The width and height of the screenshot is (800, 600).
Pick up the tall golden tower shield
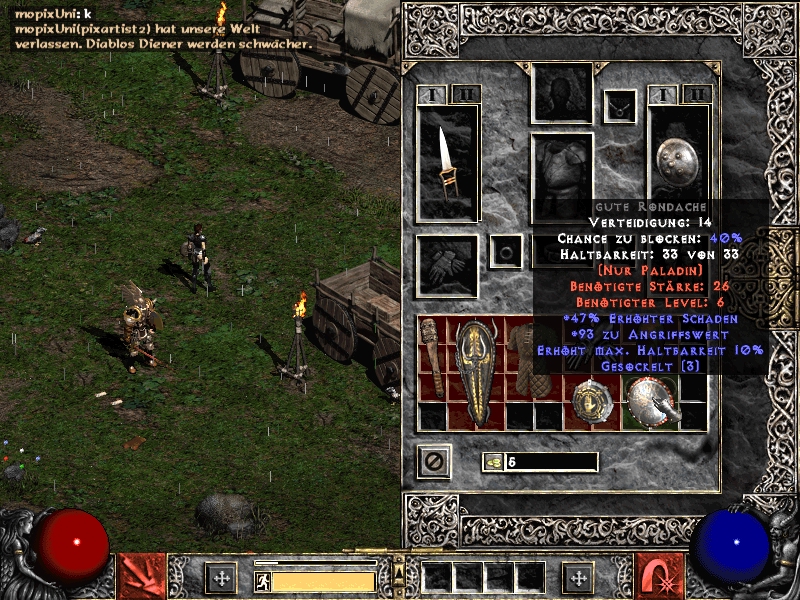pos(475,372)
